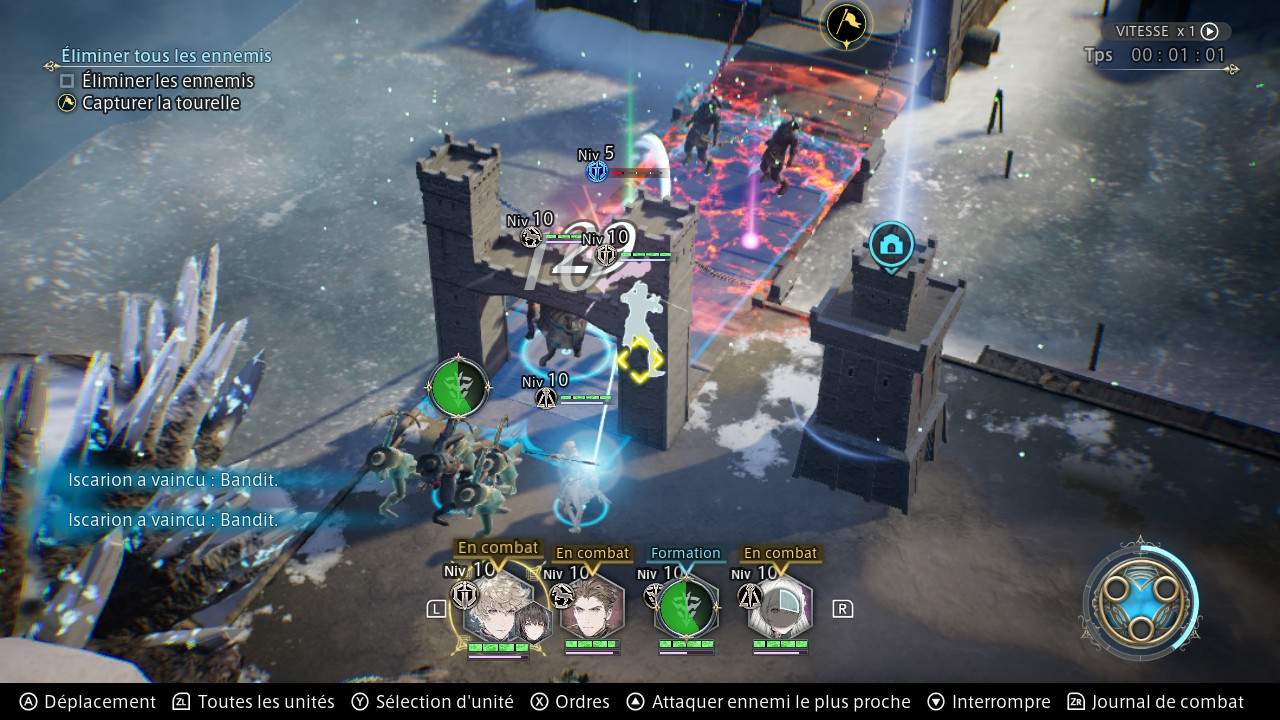Select the level 5 enemy shield icon
1280x720 pixels.
597,172
